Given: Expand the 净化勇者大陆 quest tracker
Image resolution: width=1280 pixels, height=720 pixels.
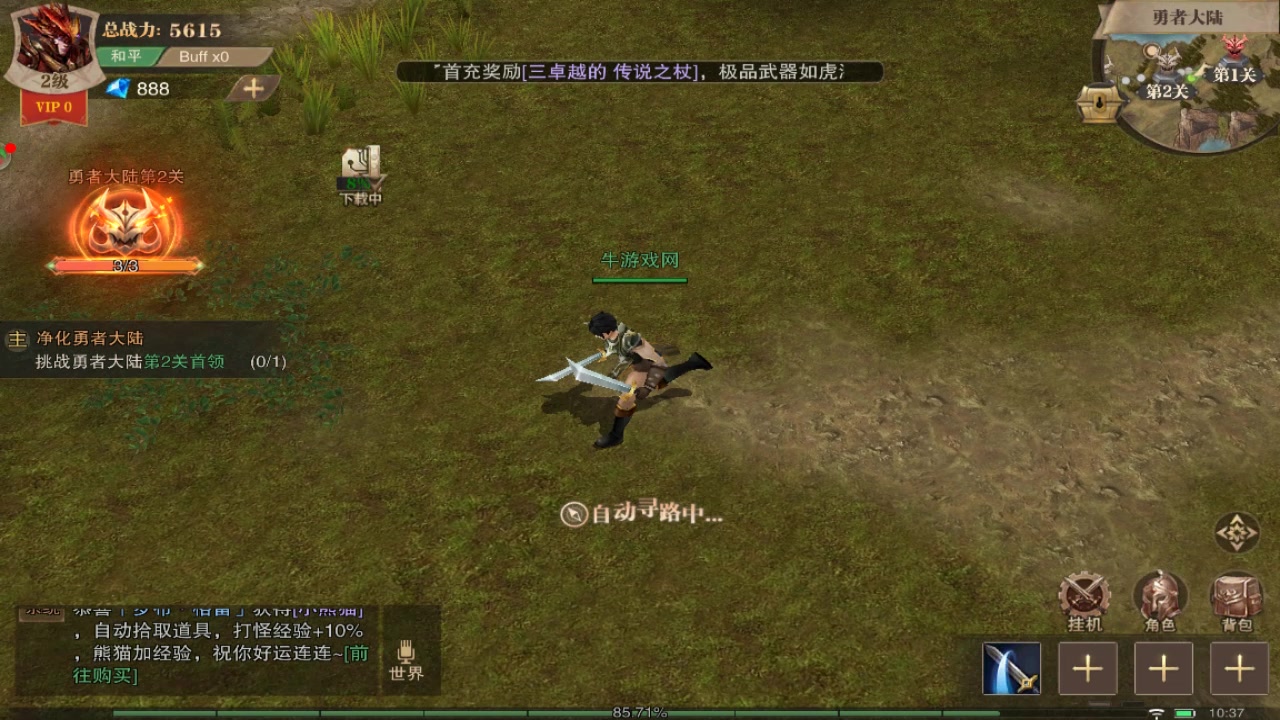Looking at the screenshot, I should [x=88, y=339].
